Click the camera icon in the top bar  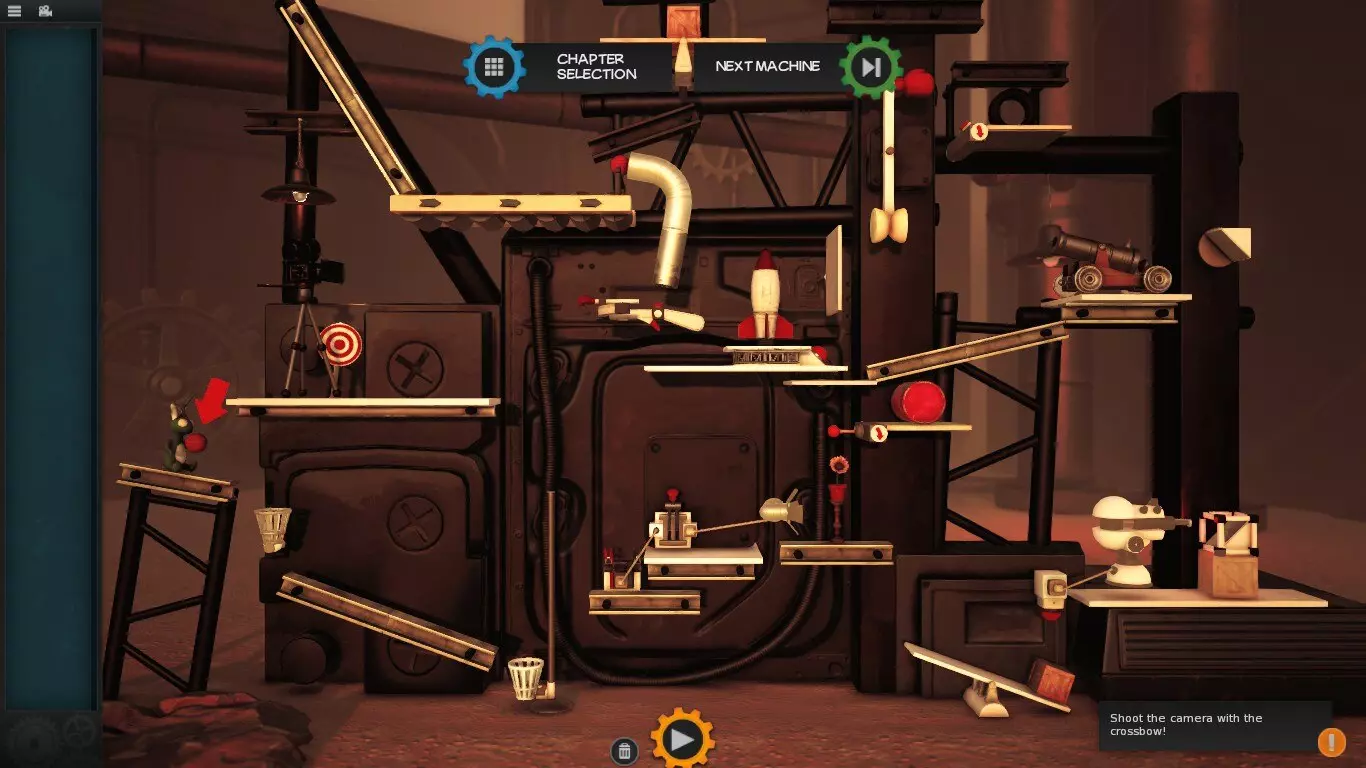(45, 11)
